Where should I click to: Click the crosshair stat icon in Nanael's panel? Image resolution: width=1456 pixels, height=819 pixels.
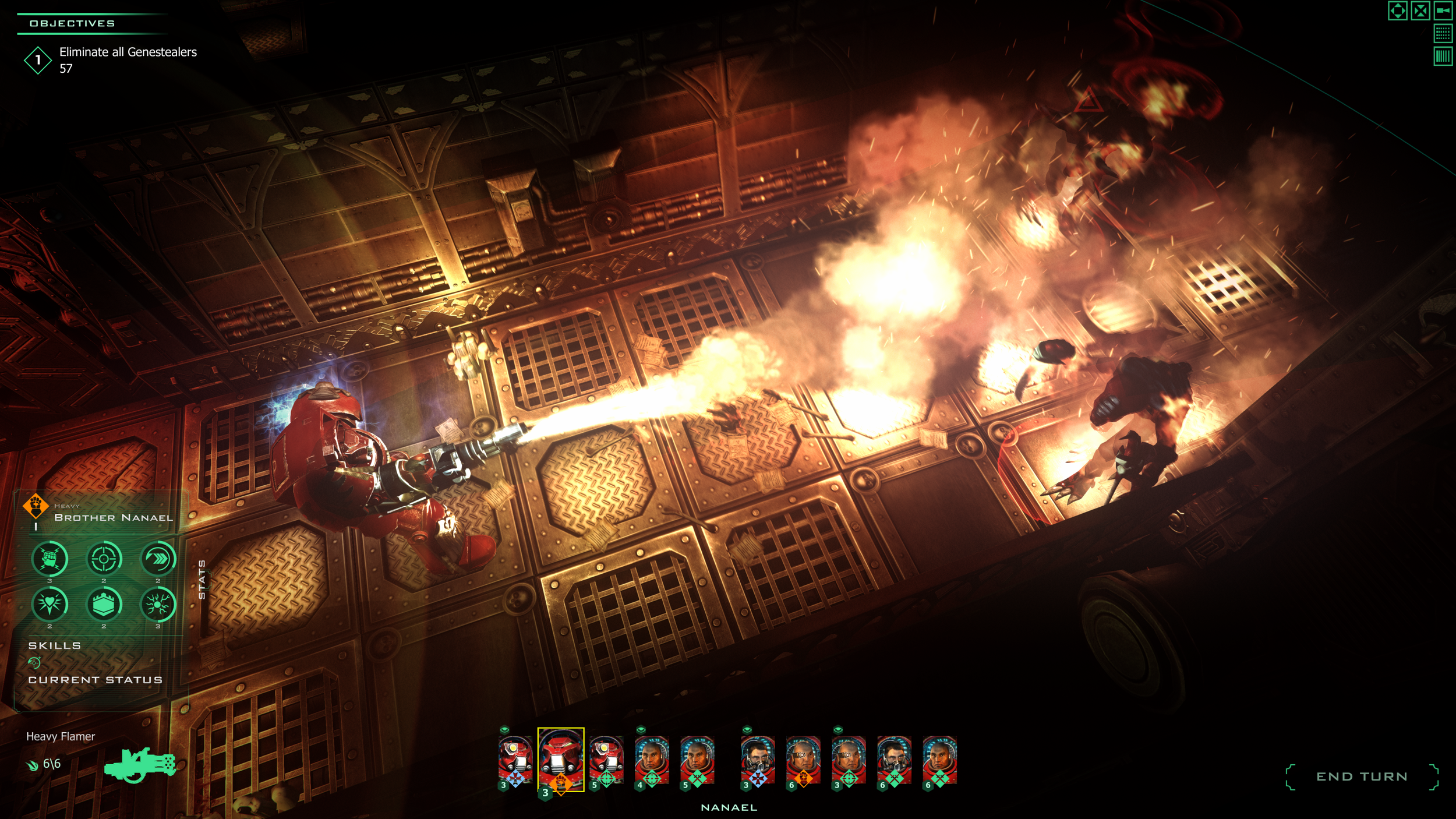(104, 559)
